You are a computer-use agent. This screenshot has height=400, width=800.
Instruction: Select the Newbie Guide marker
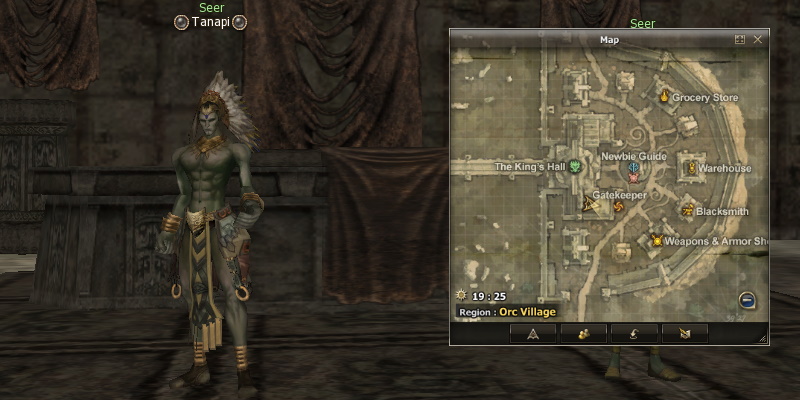tap(633, 170)
